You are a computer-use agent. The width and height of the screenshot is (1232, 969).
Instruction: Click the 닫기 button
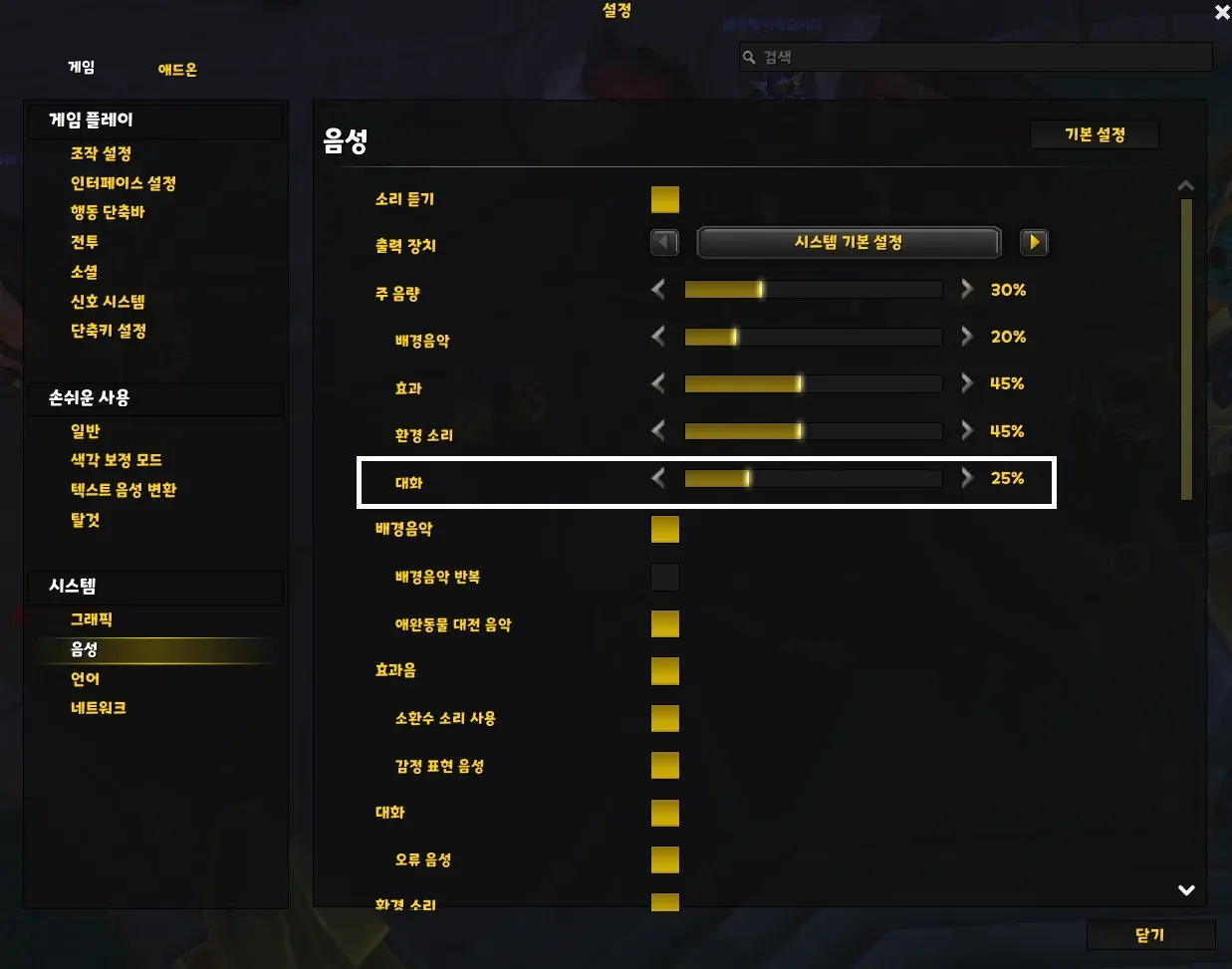[1149, 935]
